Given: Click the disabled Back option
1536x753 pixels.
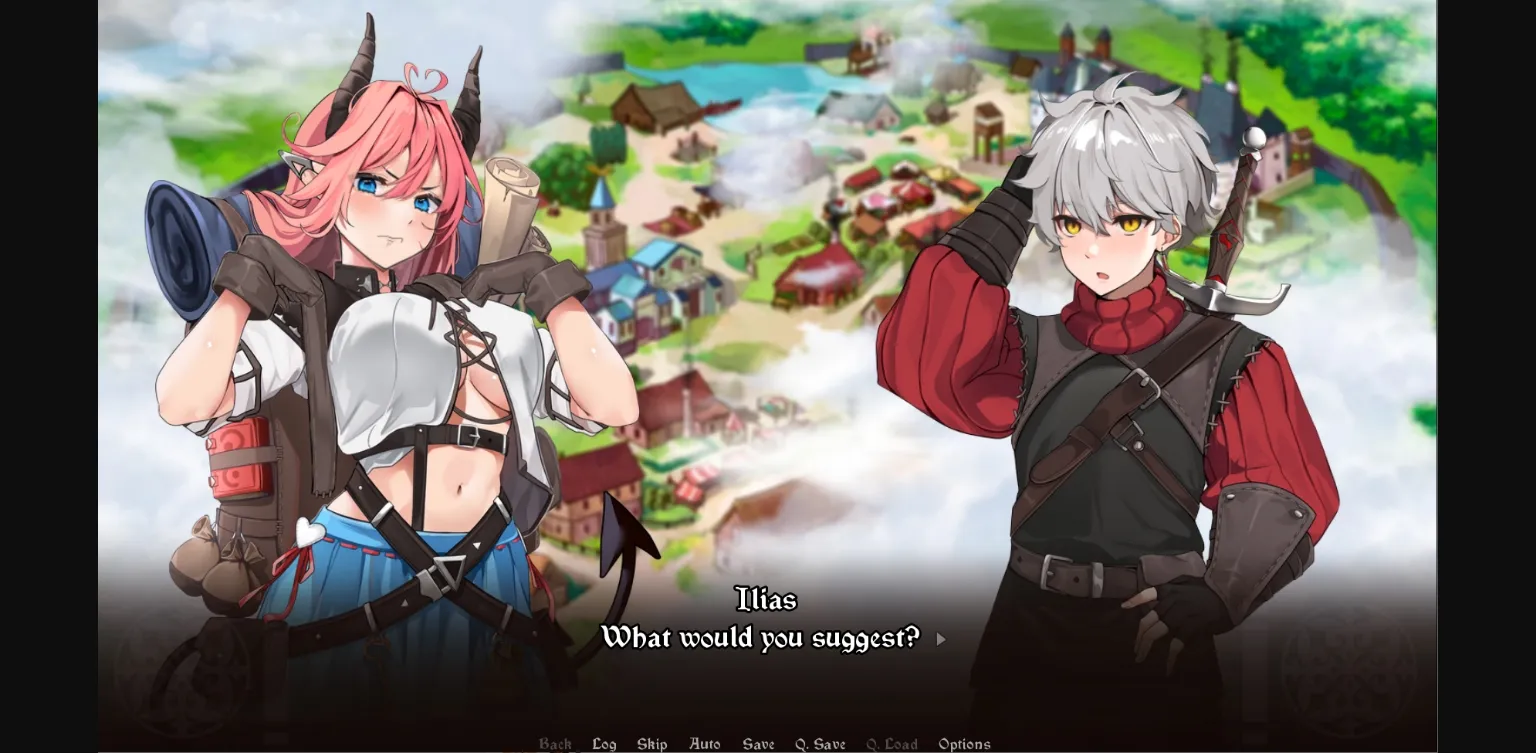Looking at the screenshot, I should click(555, 744).
